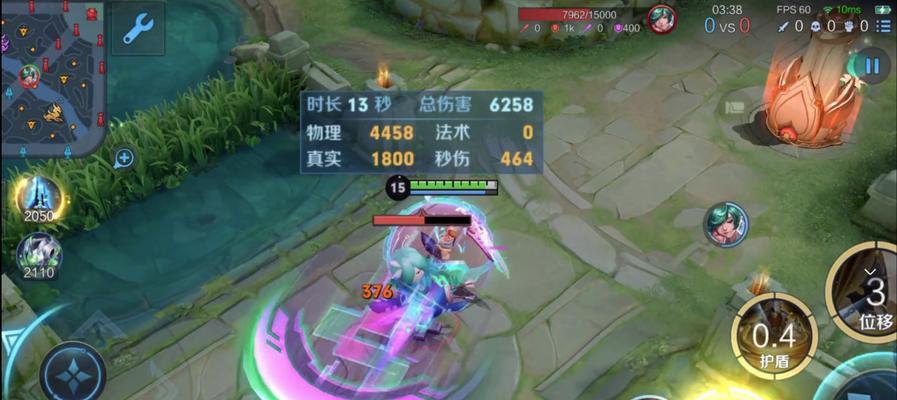Select the green-haired hero target portrait
Screen dimensions: 897x400
click(724, 224)
